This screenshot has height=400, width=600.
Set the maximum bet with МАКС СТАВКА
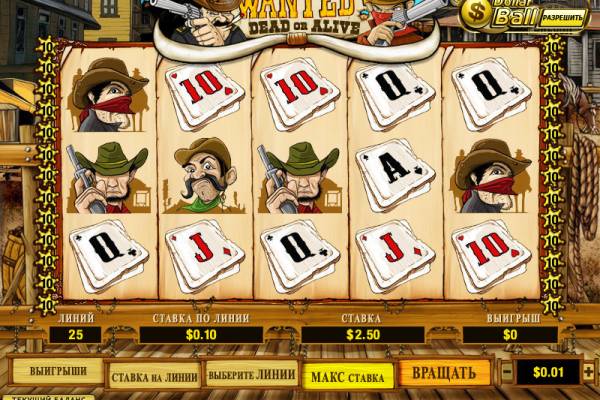point(346,374)
